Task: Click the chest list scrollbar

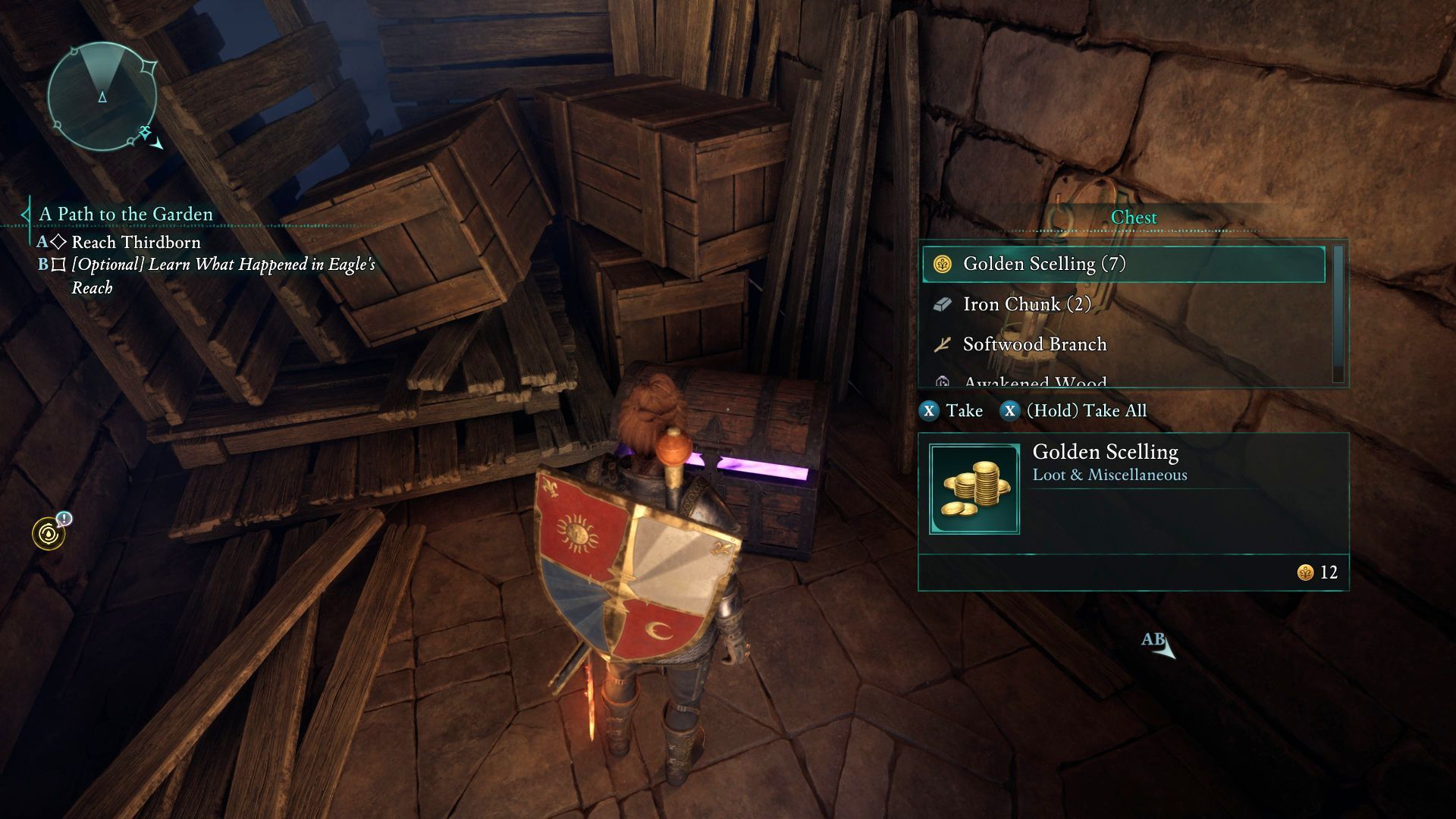Action: (1338, 314)
